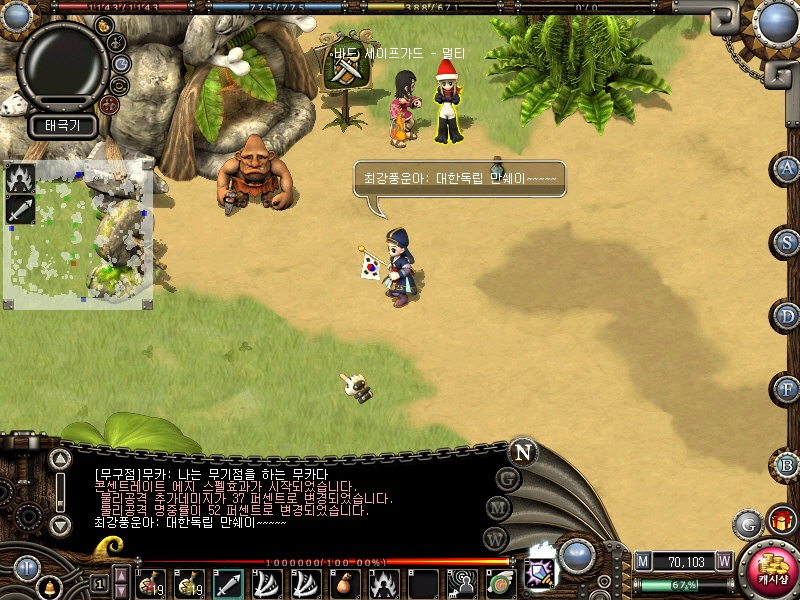Use the brown pouch hotbar item
Viewport: 800px width, 600px height.
(345, 583)
